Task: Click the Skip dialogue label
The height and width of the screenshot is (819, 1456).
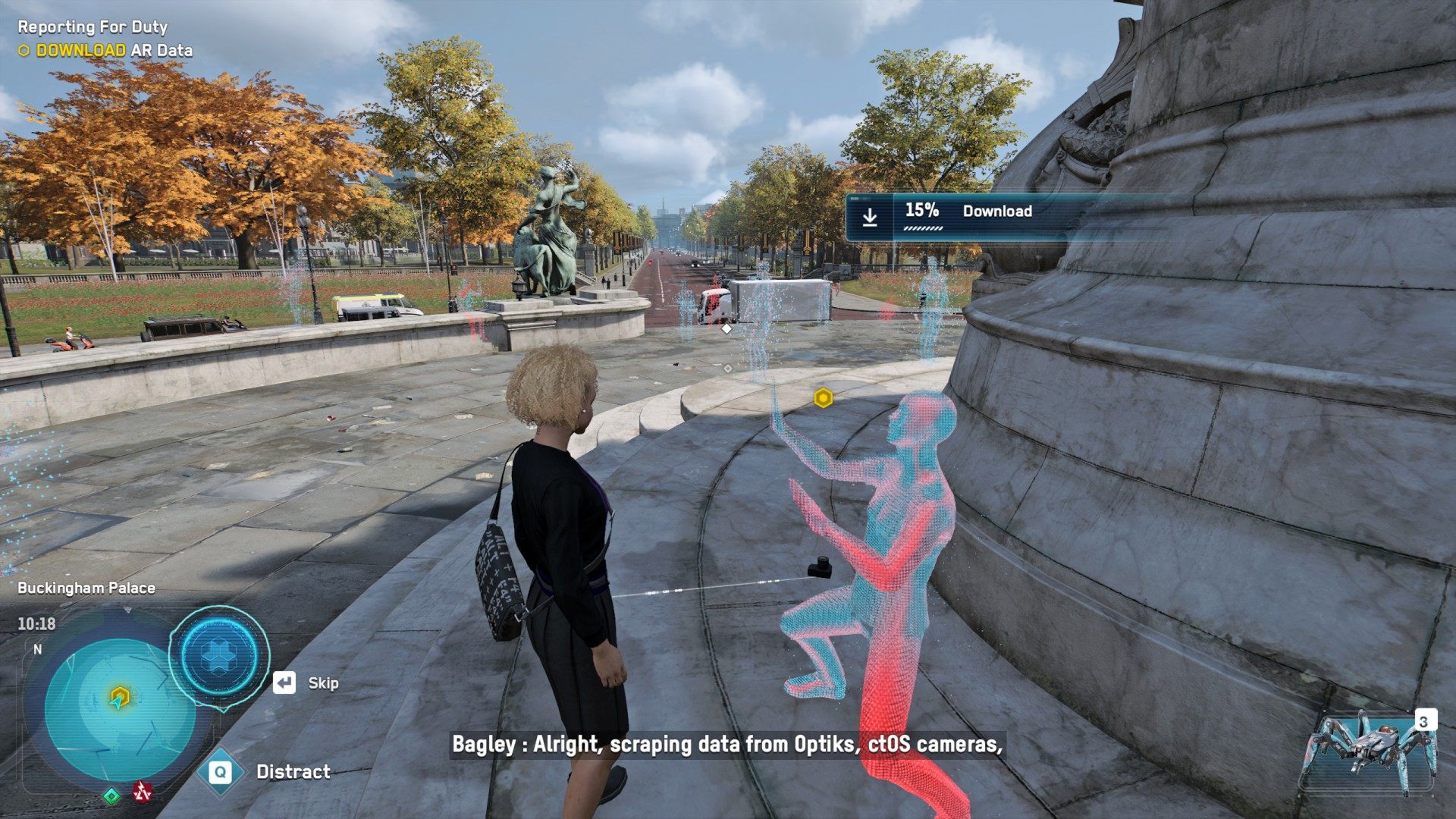Action: pos(322,683)
